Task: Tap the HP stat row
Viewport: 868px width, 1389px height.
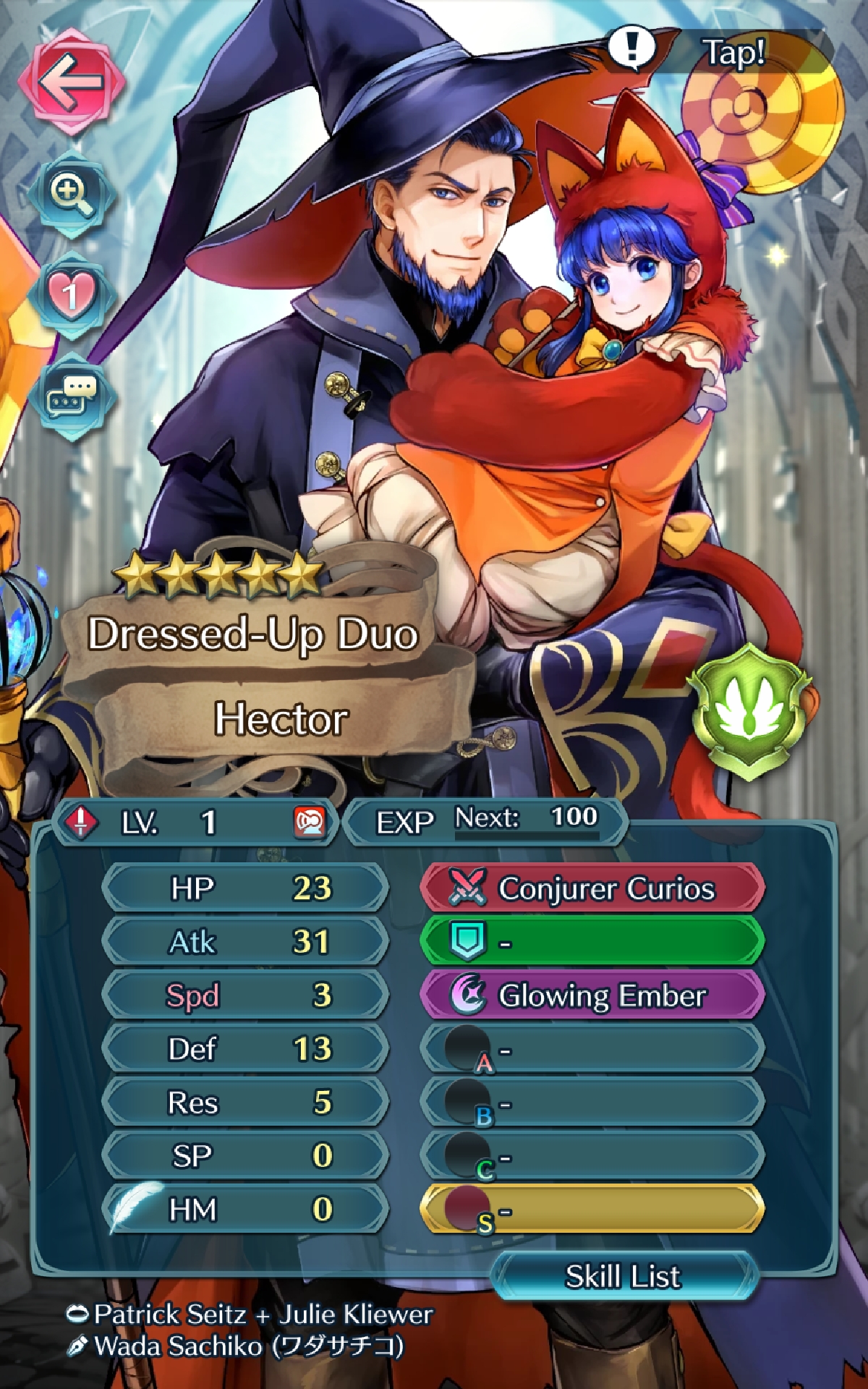Action: pyautogui.click(x=246, y=888)
